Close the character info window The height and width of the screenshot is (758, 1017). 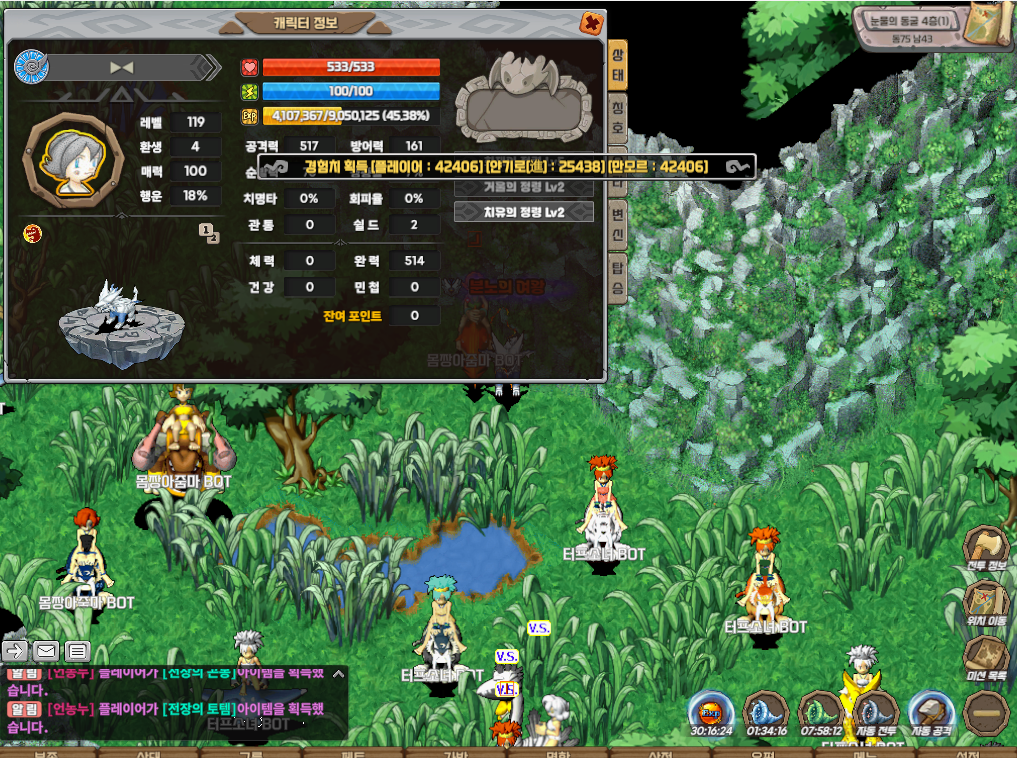click(x=592, y=22)
